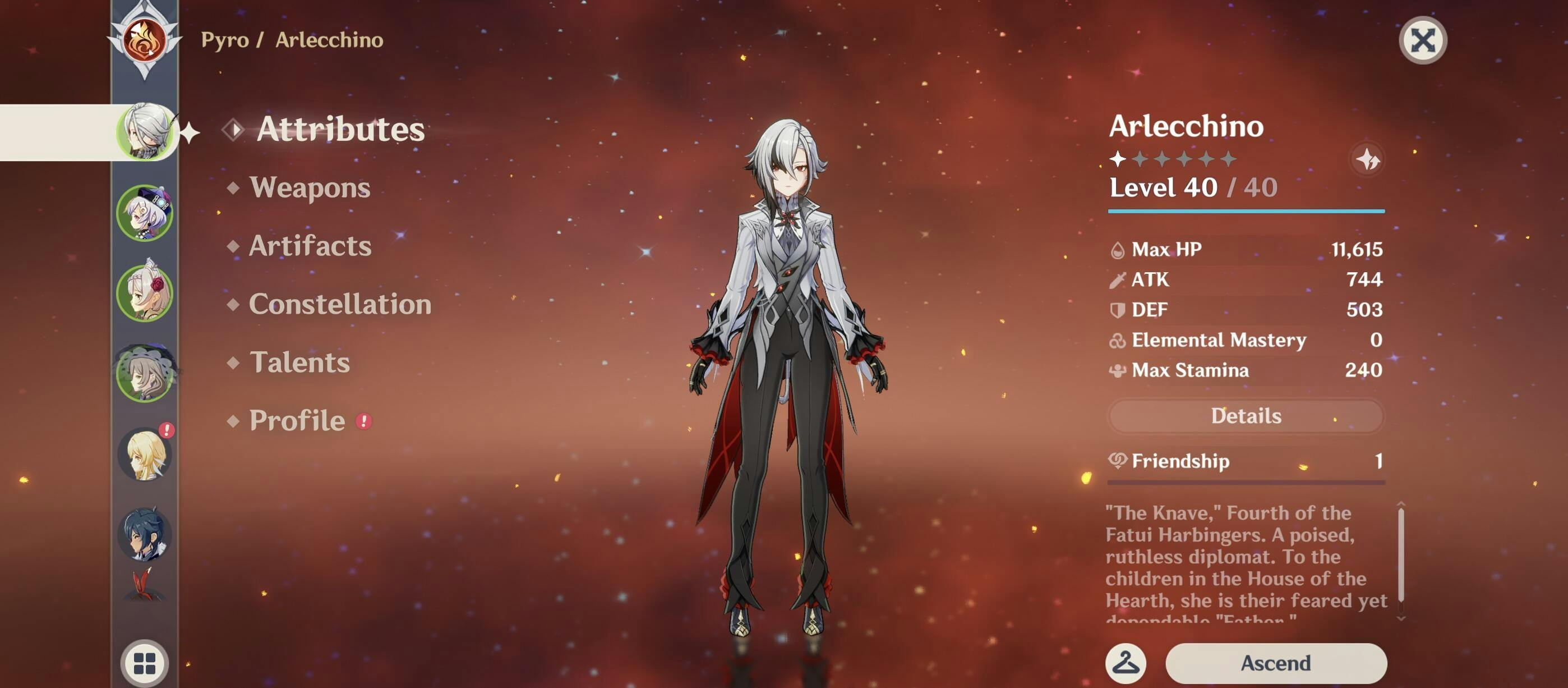Choose the blonde Traveler portrait
The image size is (1568, 688).
[x=145, y=454]
